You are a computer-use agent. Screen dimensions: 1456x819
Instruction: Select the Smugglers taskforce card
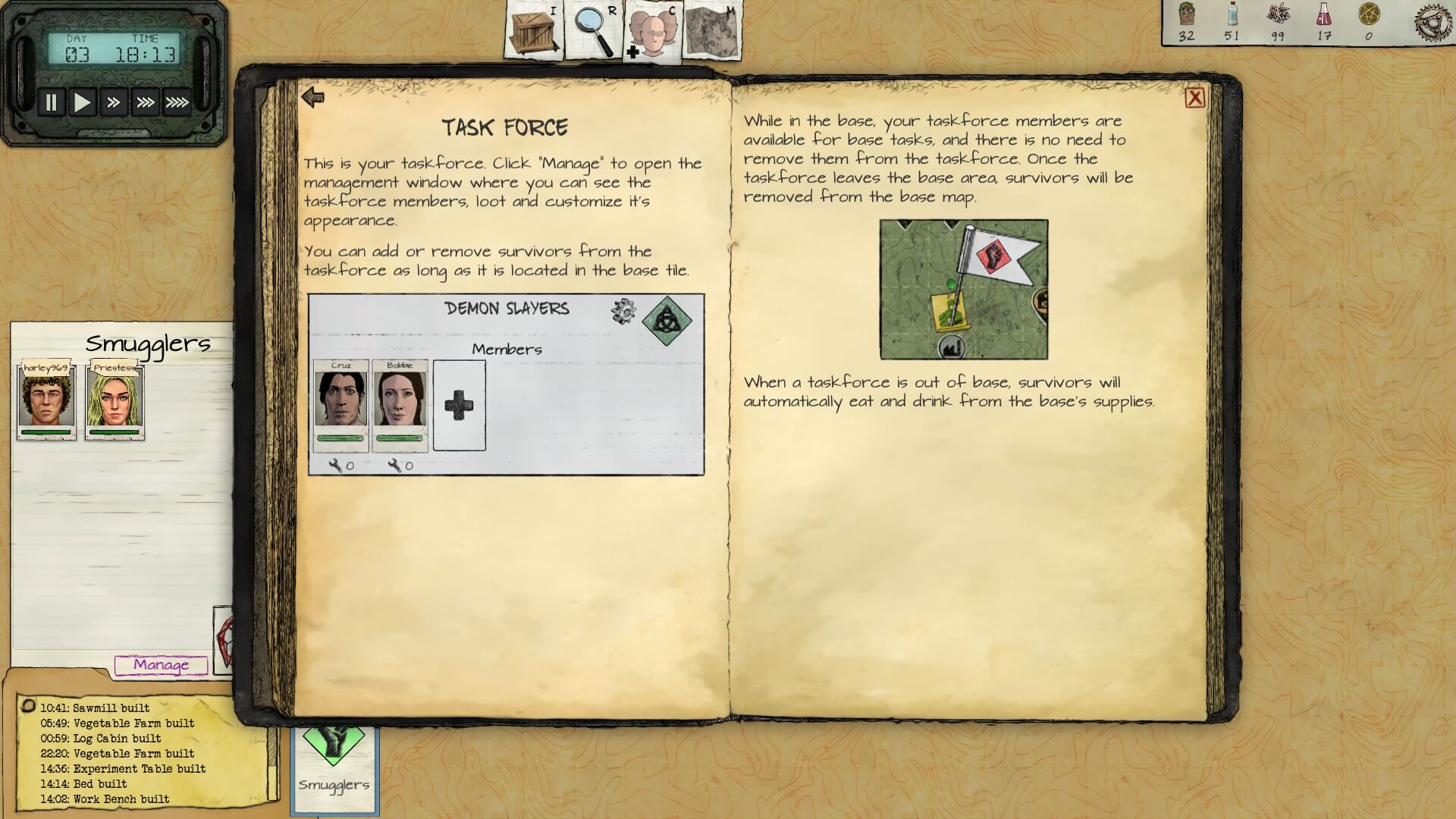(334, 767)
